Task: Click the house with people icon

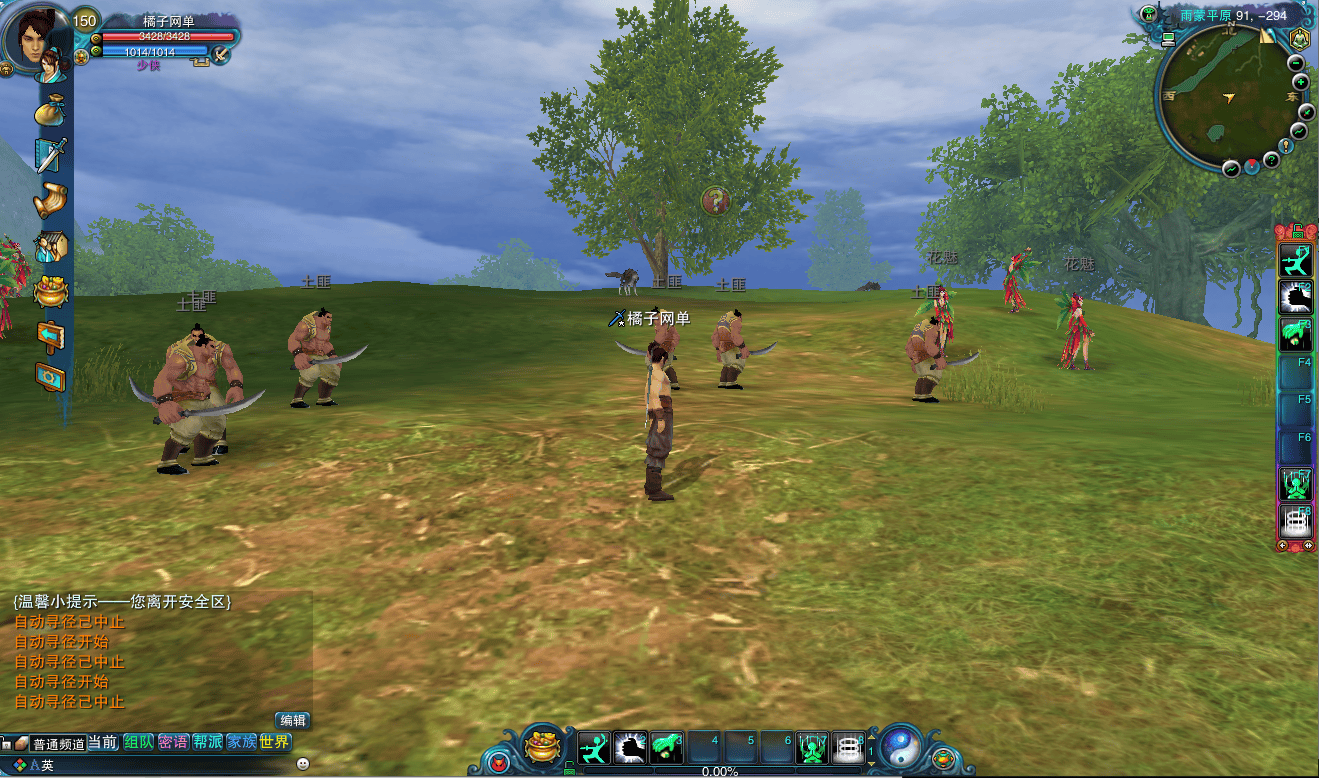Action: (x=50, y=246)
